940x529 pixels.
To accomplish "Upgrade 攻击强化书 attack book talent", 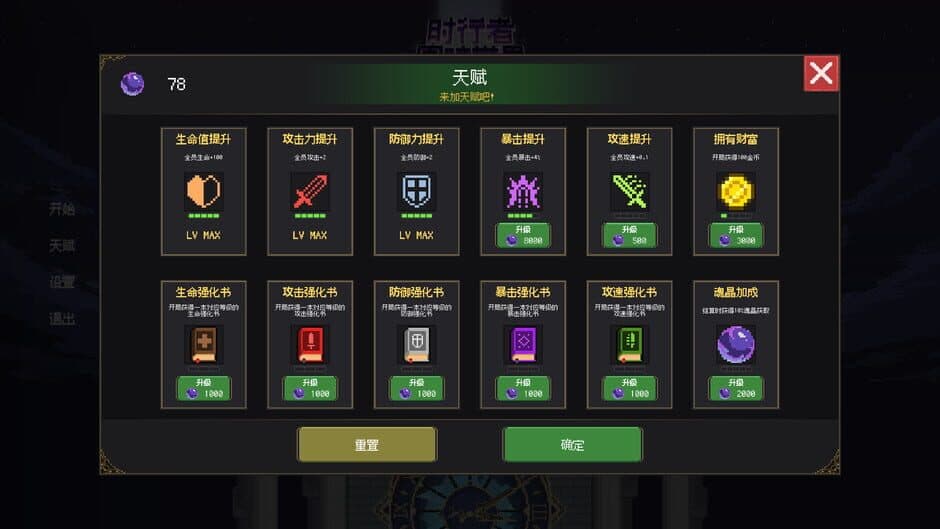I will pyautogui.click(x=310, y=388).
